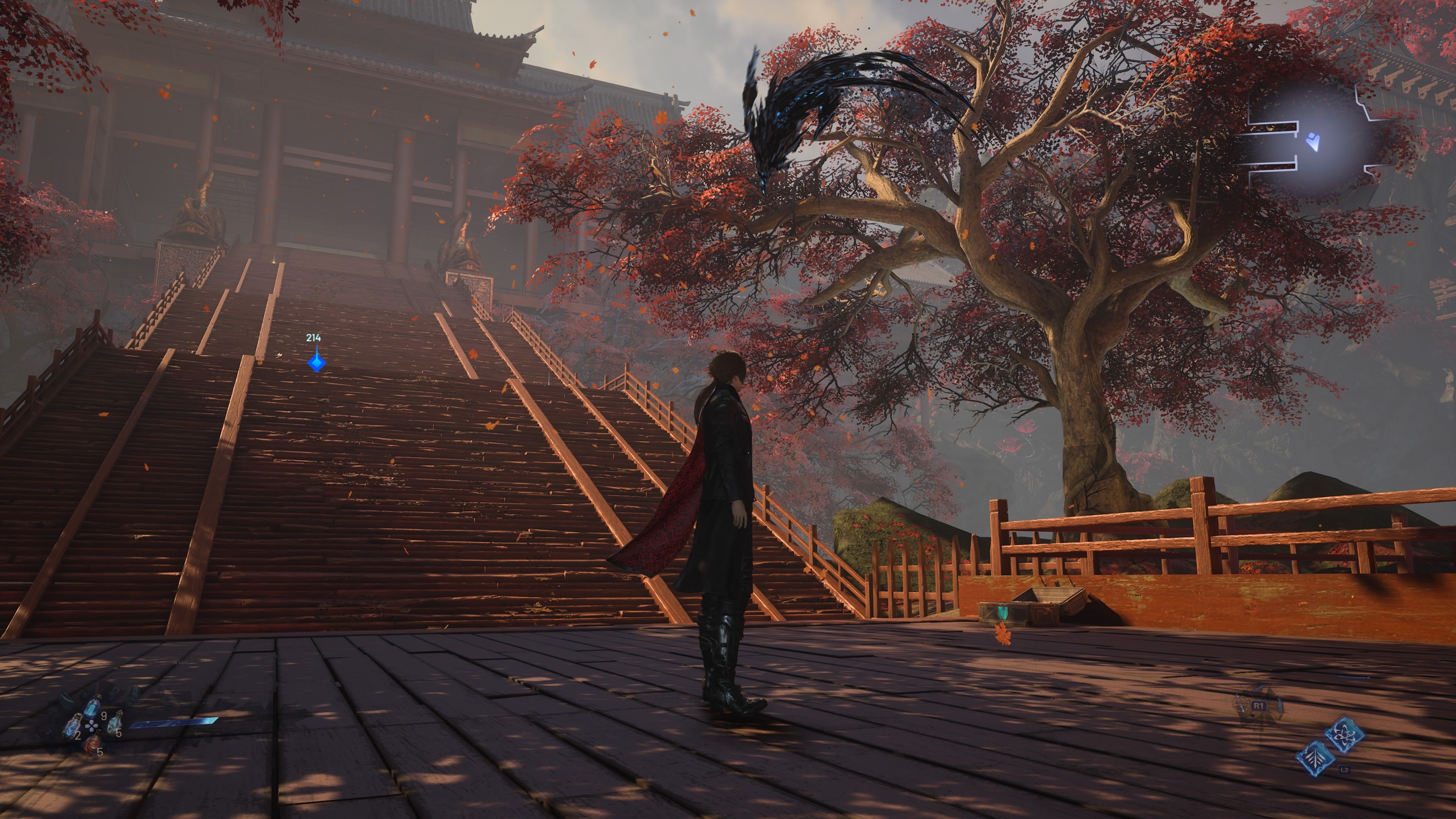Select the leaf-shaped skill icon near L2
Image resolution: width=1456 pixels, height=819 pixels.
(x=1315, y=759)
